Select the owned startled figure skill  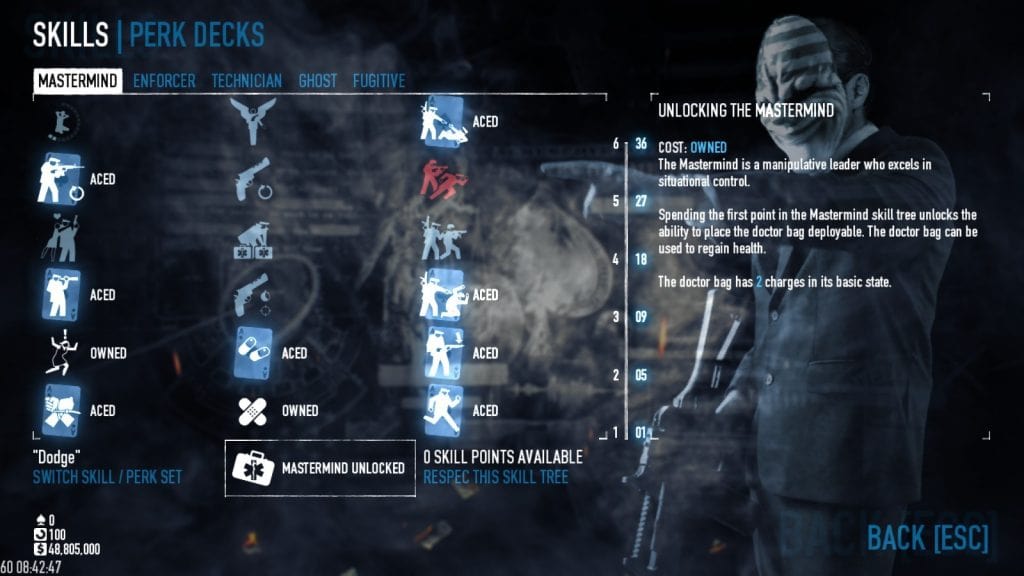pos(60,353)
